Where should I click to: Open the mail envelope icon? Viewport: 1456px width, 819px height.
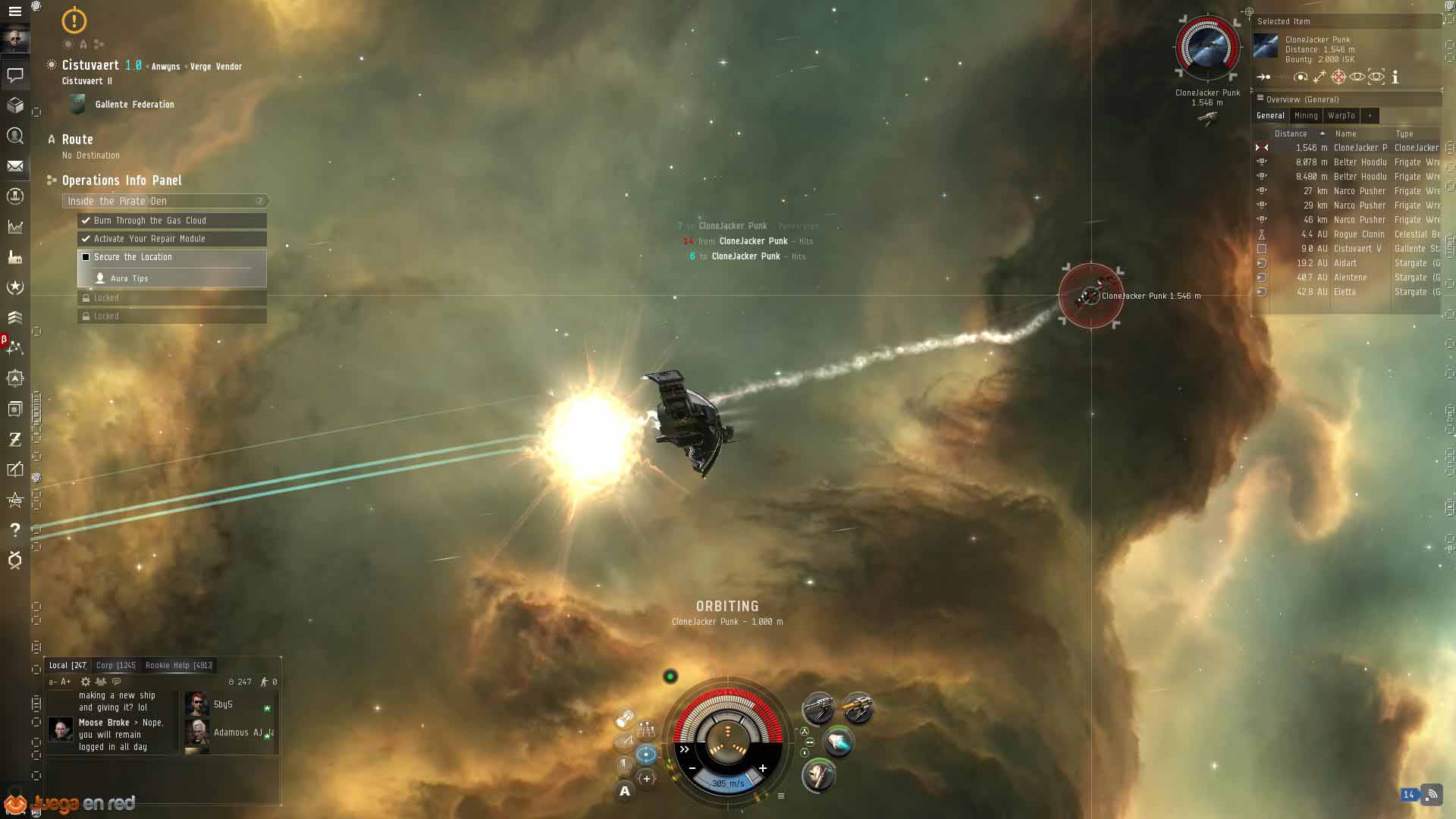pos(14,166)
